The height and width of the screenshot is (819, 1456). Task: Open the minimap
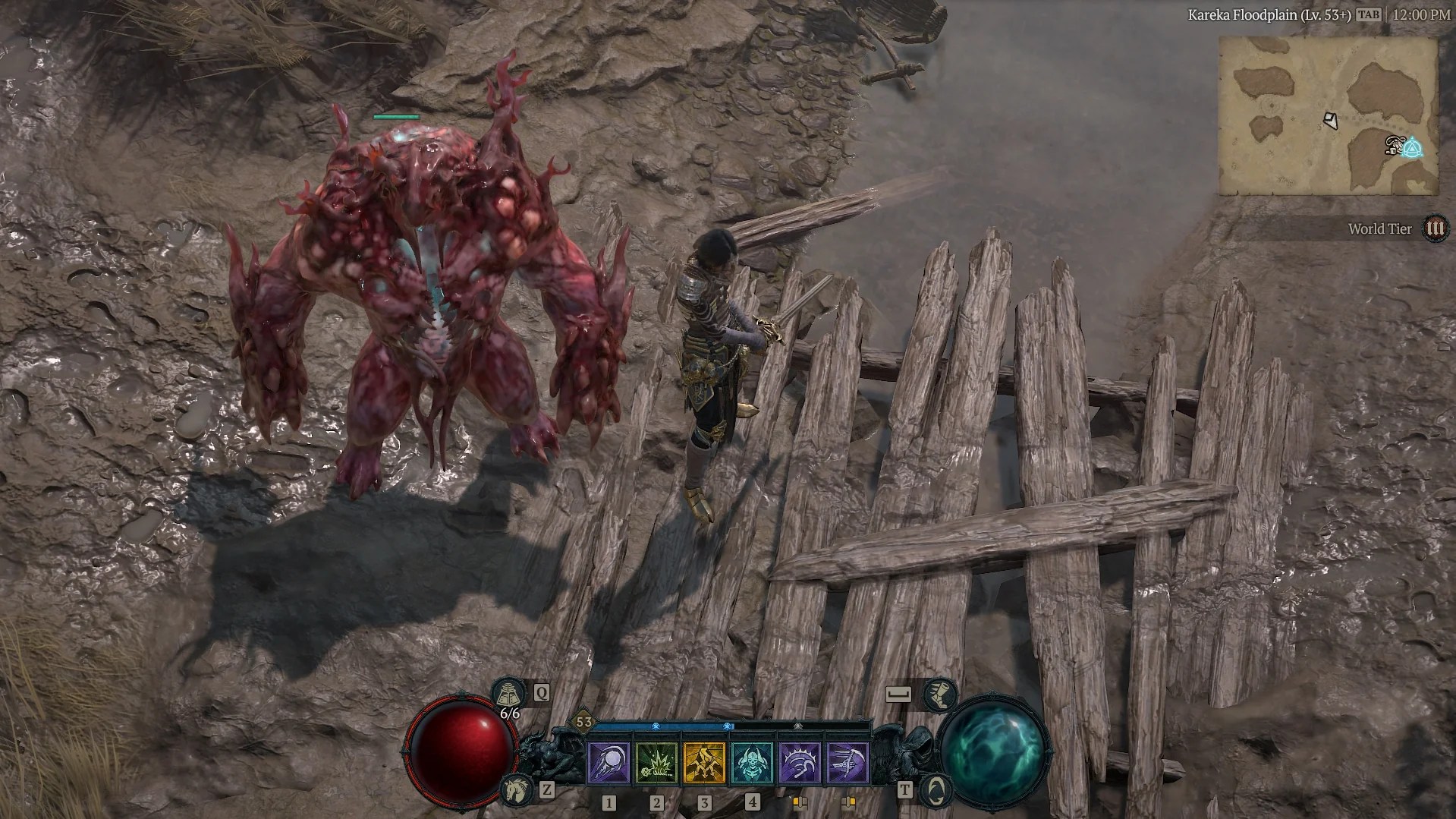coord(1328,116)
